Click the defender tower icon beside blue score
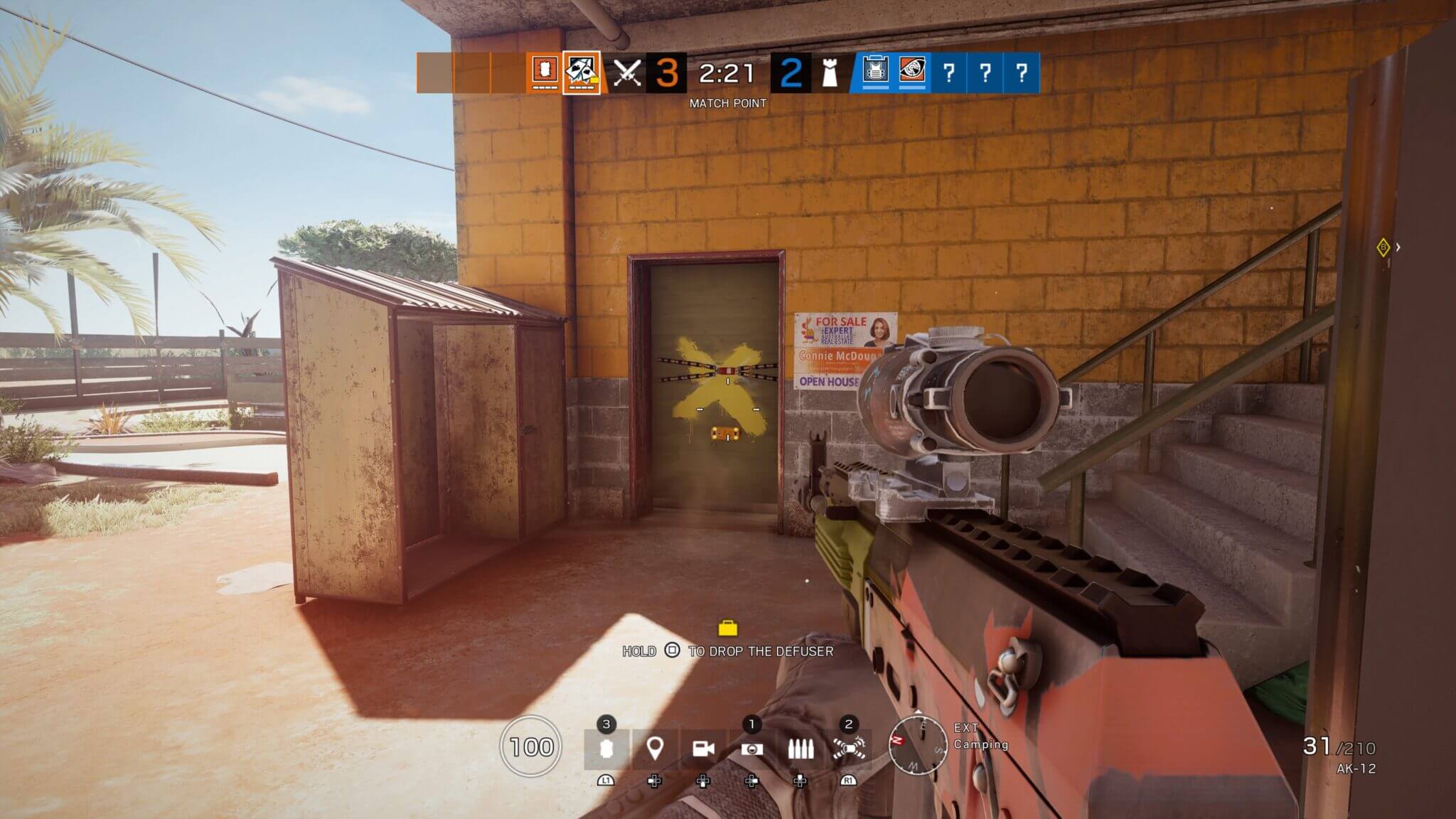 (828, 73)
